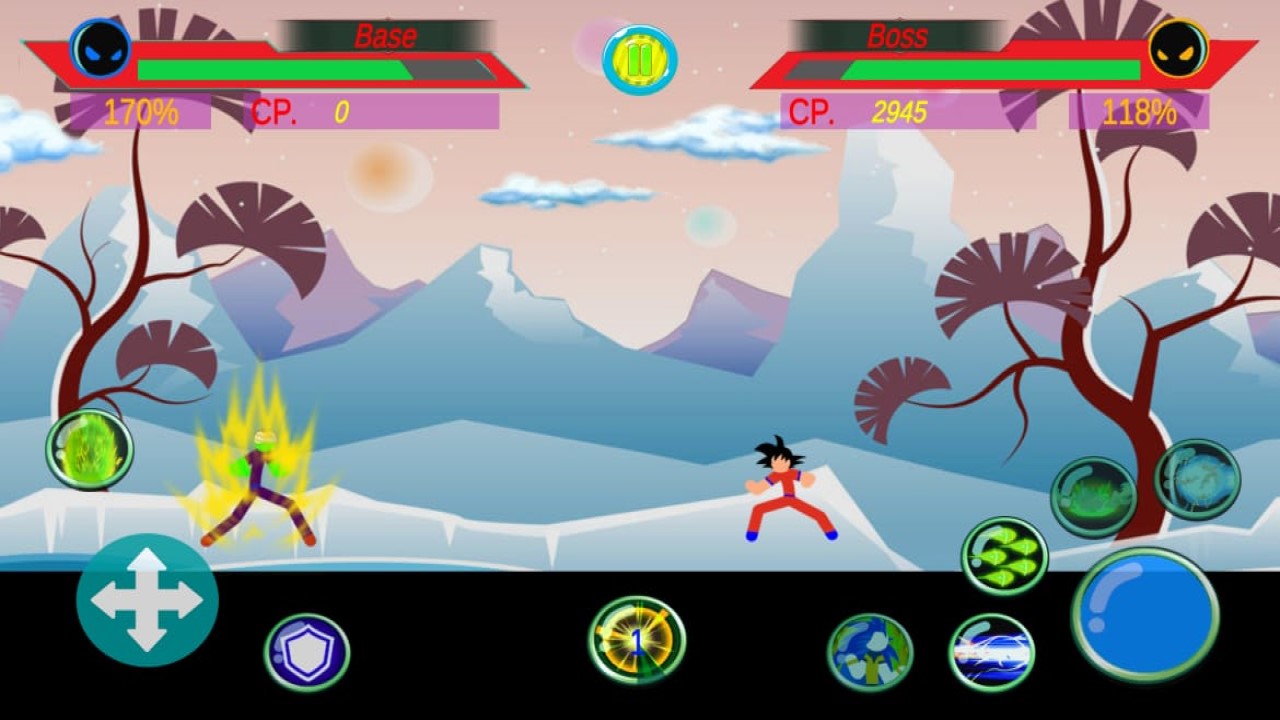
Task: Click the Boss green energy gauge
Action: point(995,70)
